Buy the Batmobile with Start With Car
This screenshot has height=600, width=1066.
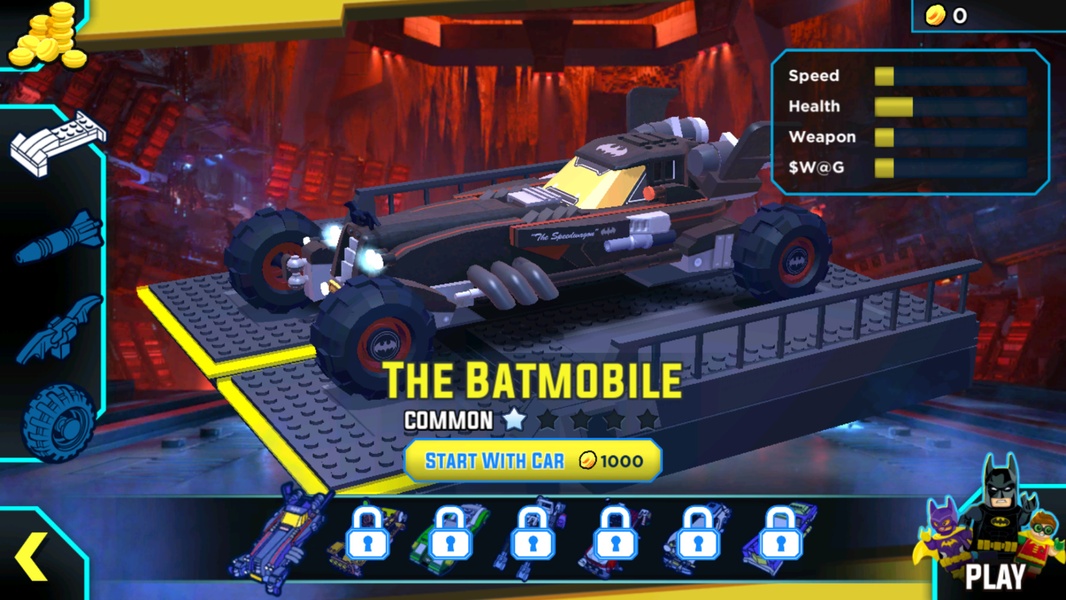pyautogui.click(x=533, y=461)
